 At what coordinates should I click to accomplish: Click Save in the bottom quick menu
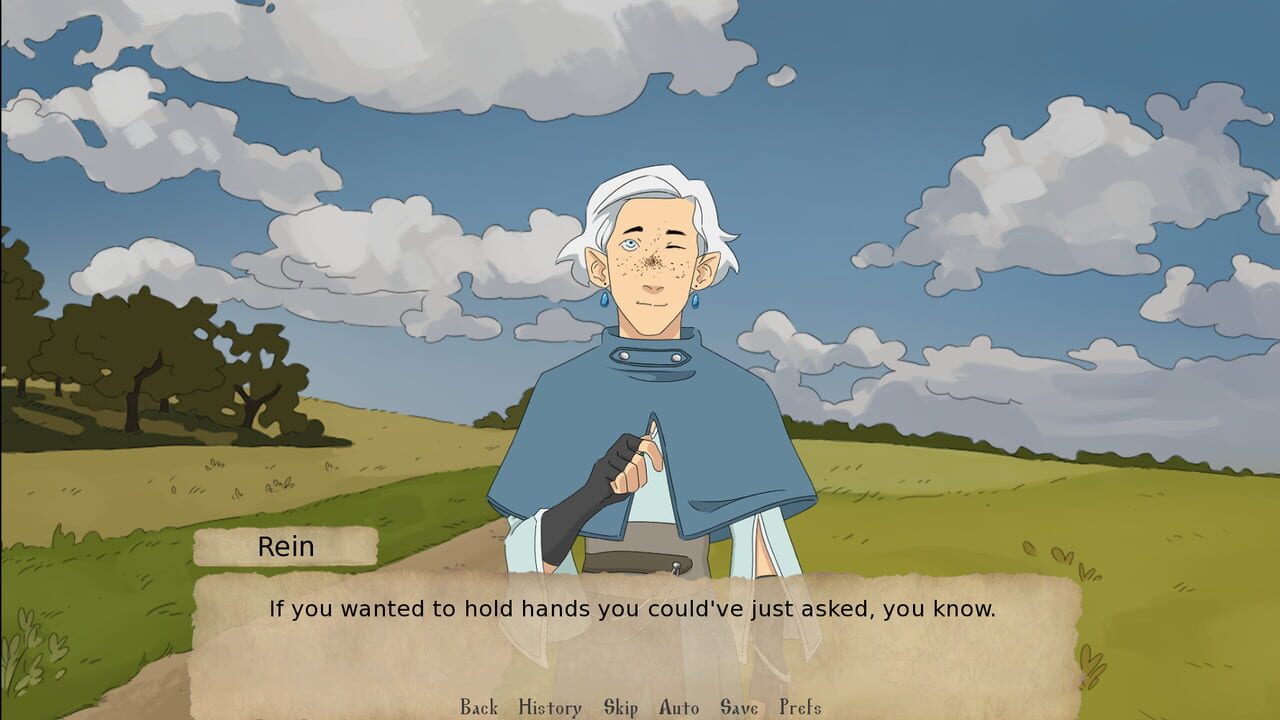click(737, 707)
